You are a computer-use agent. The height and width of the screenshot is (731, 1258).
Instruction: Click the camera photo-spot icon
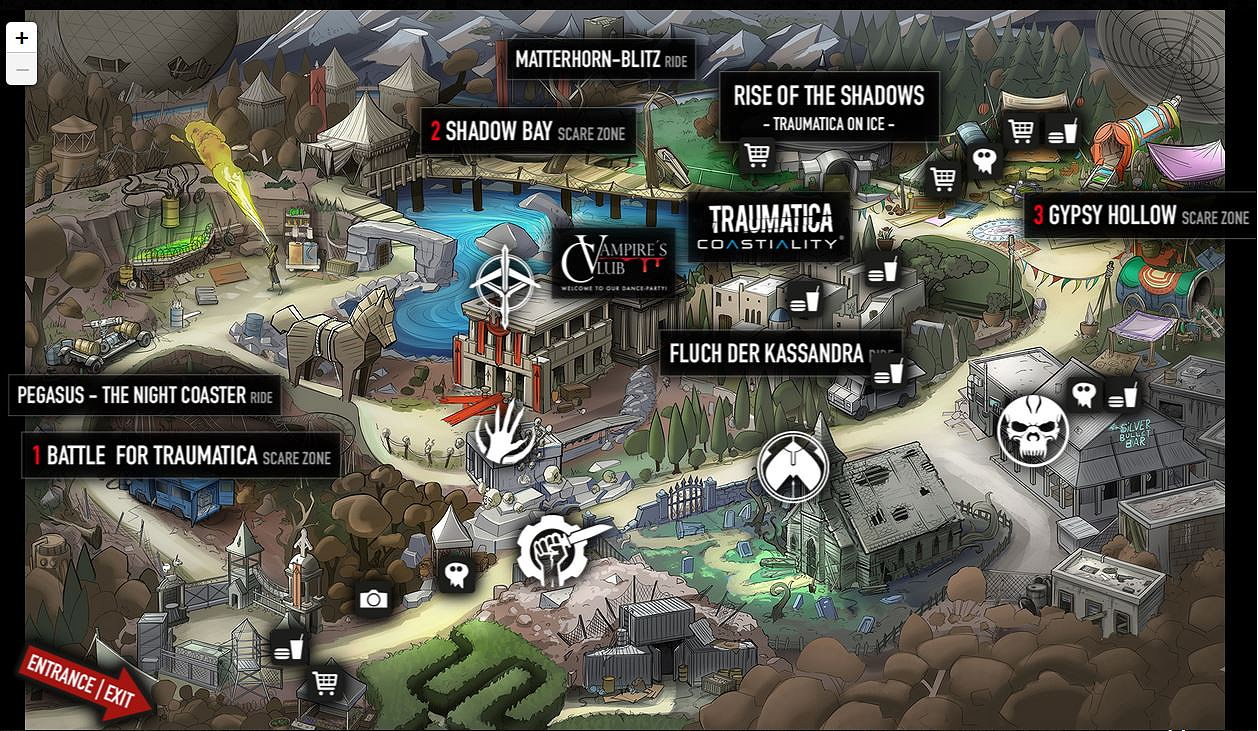374,599
